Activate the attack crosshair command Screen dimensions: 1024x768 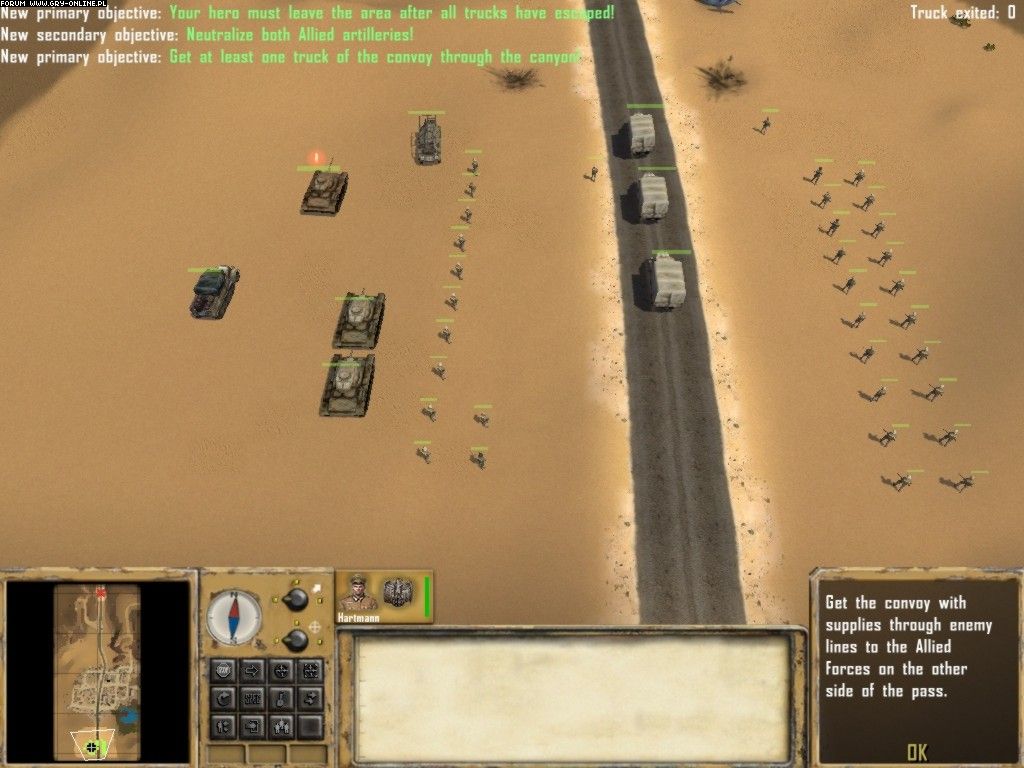[x=282, y=671]
